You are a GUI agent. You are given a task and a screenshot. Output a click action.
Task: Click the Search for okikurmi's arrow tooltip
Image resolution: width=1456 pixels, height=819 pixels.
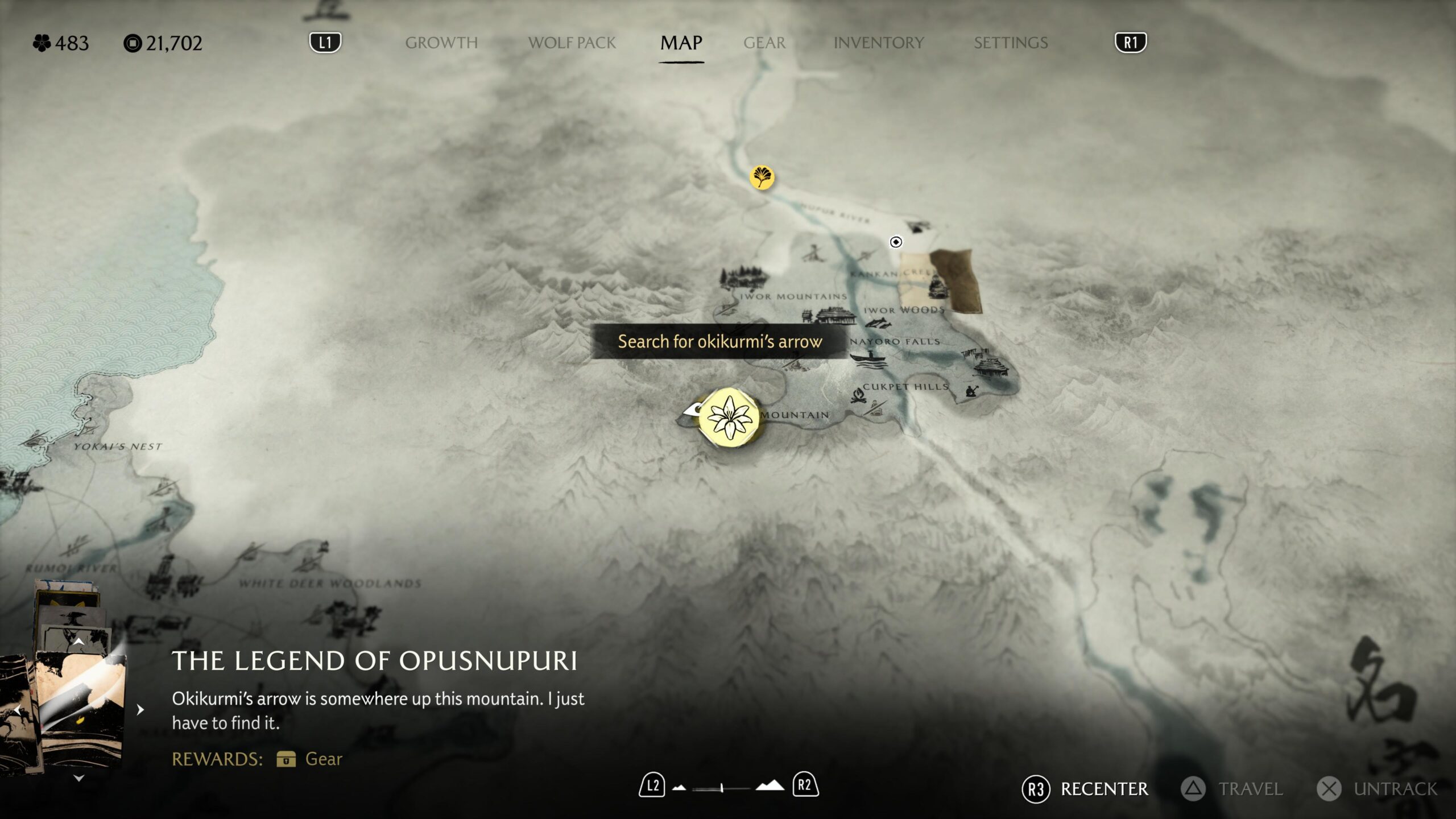[719, 341]
